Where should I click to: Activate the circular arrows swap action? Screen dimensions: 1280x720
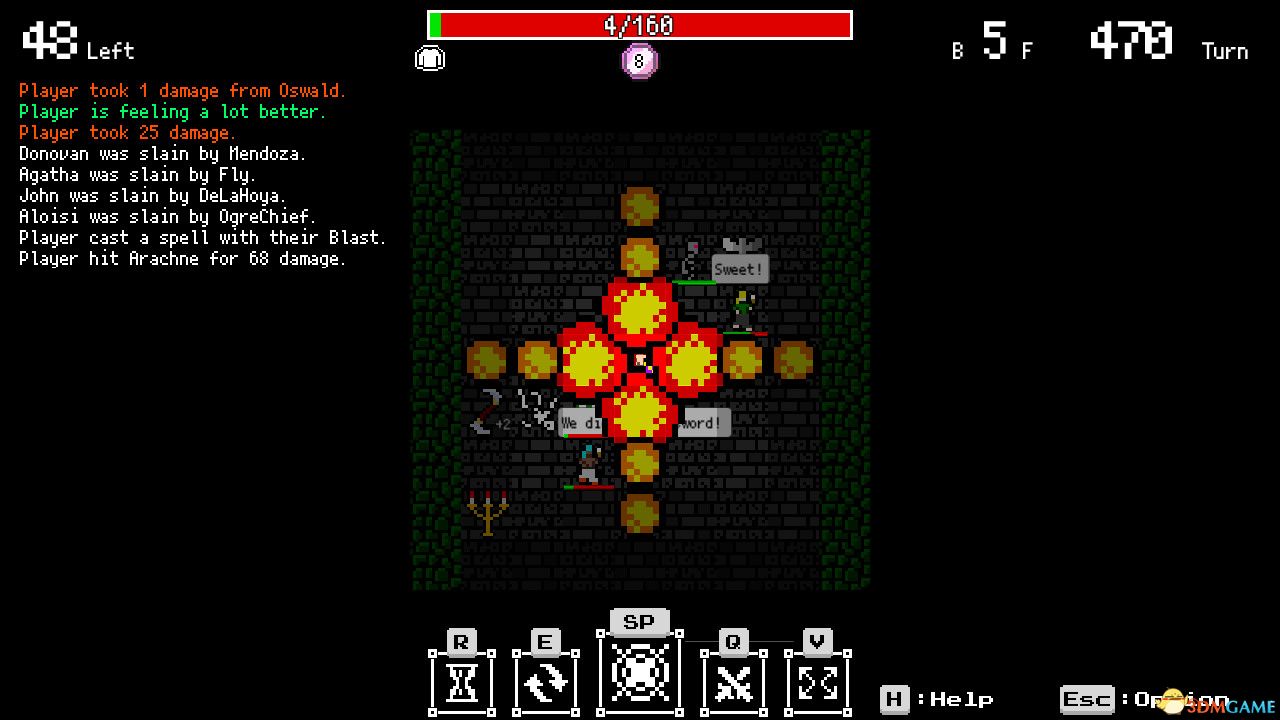pyautogui.click(x=545, y=681)
